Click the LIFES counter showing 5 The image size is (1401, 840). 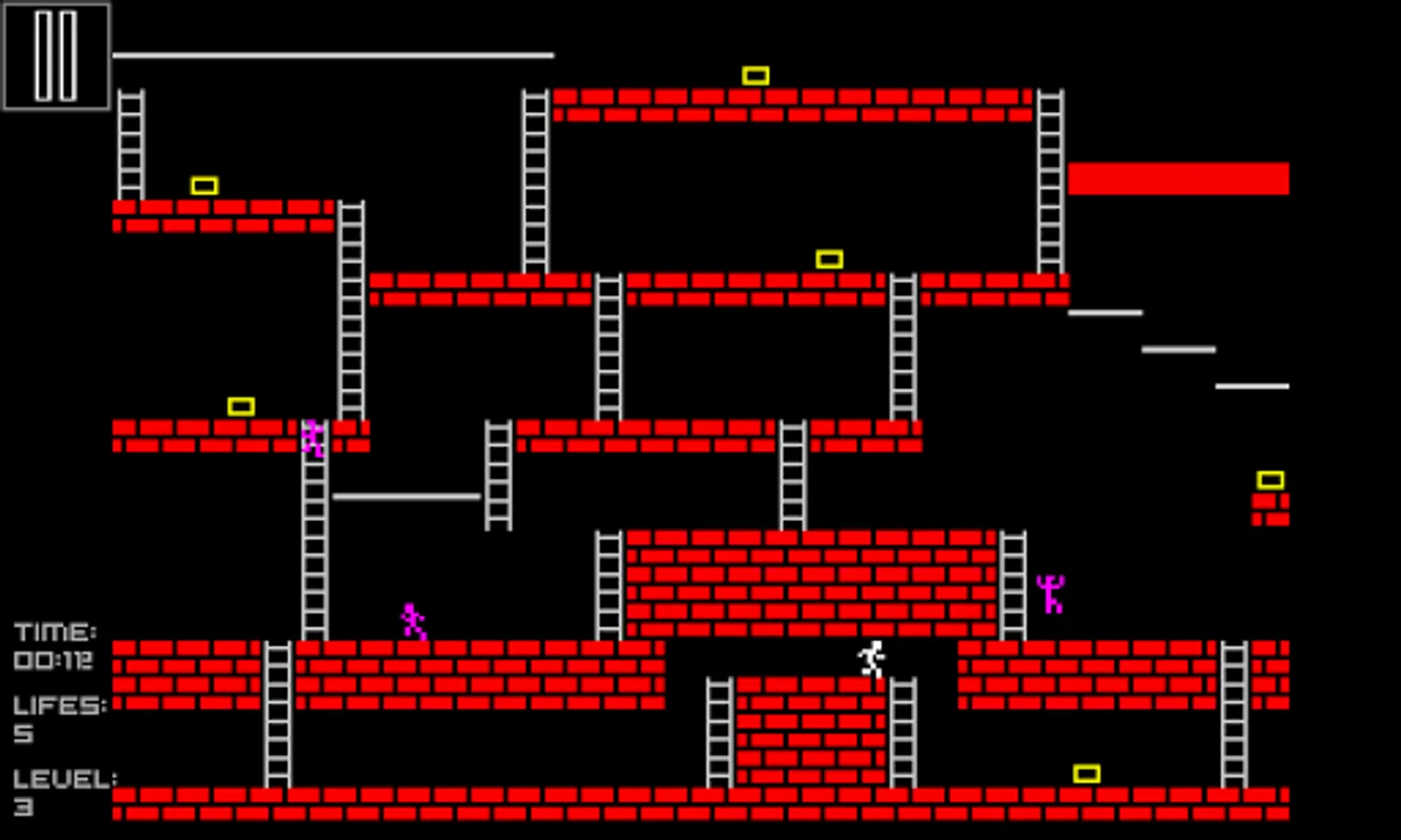[x=56, y=719]
